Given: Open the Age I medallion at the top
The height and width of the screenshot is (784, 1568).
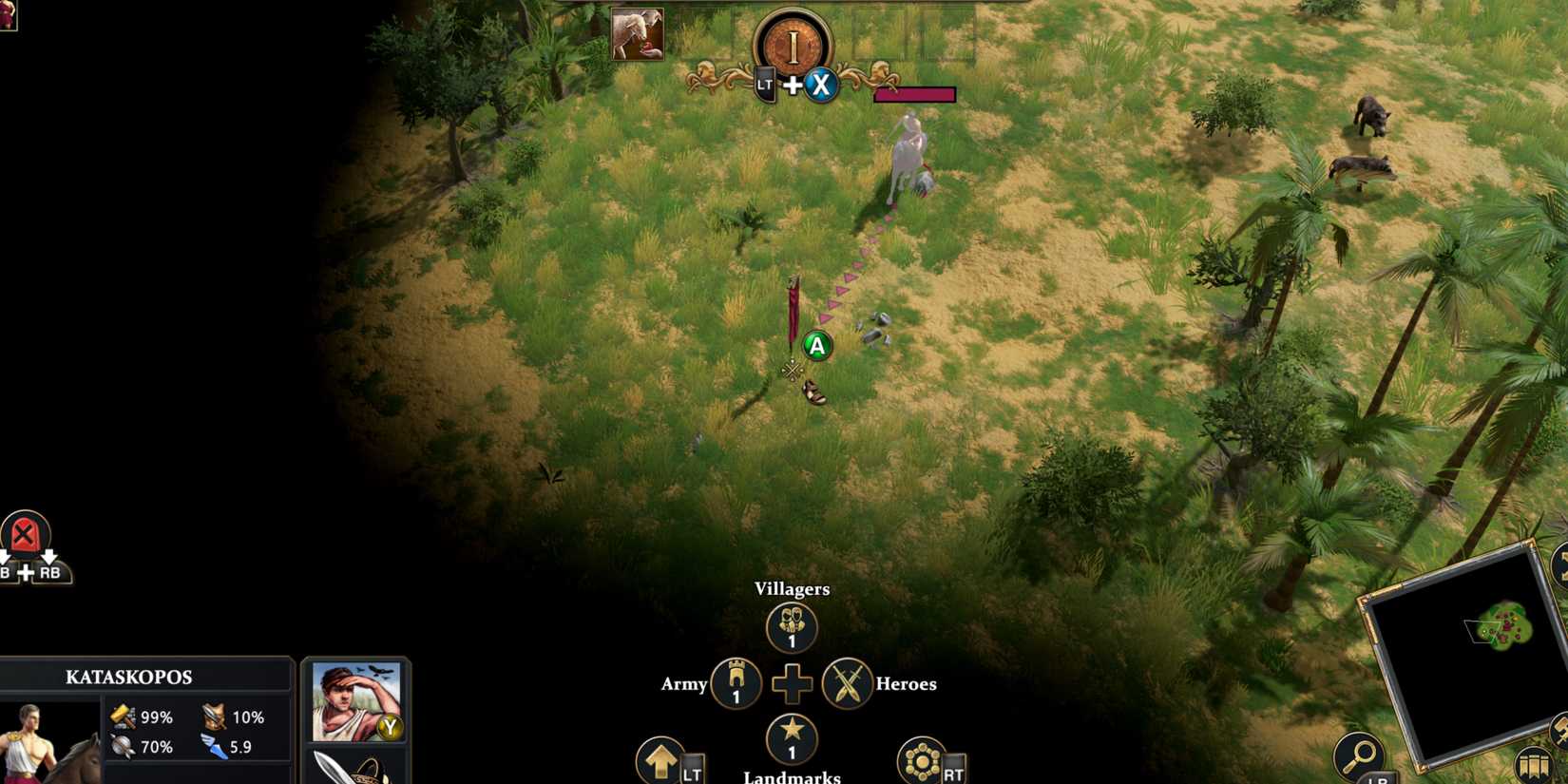Looking at the screenshot, I should coord(794,42).
